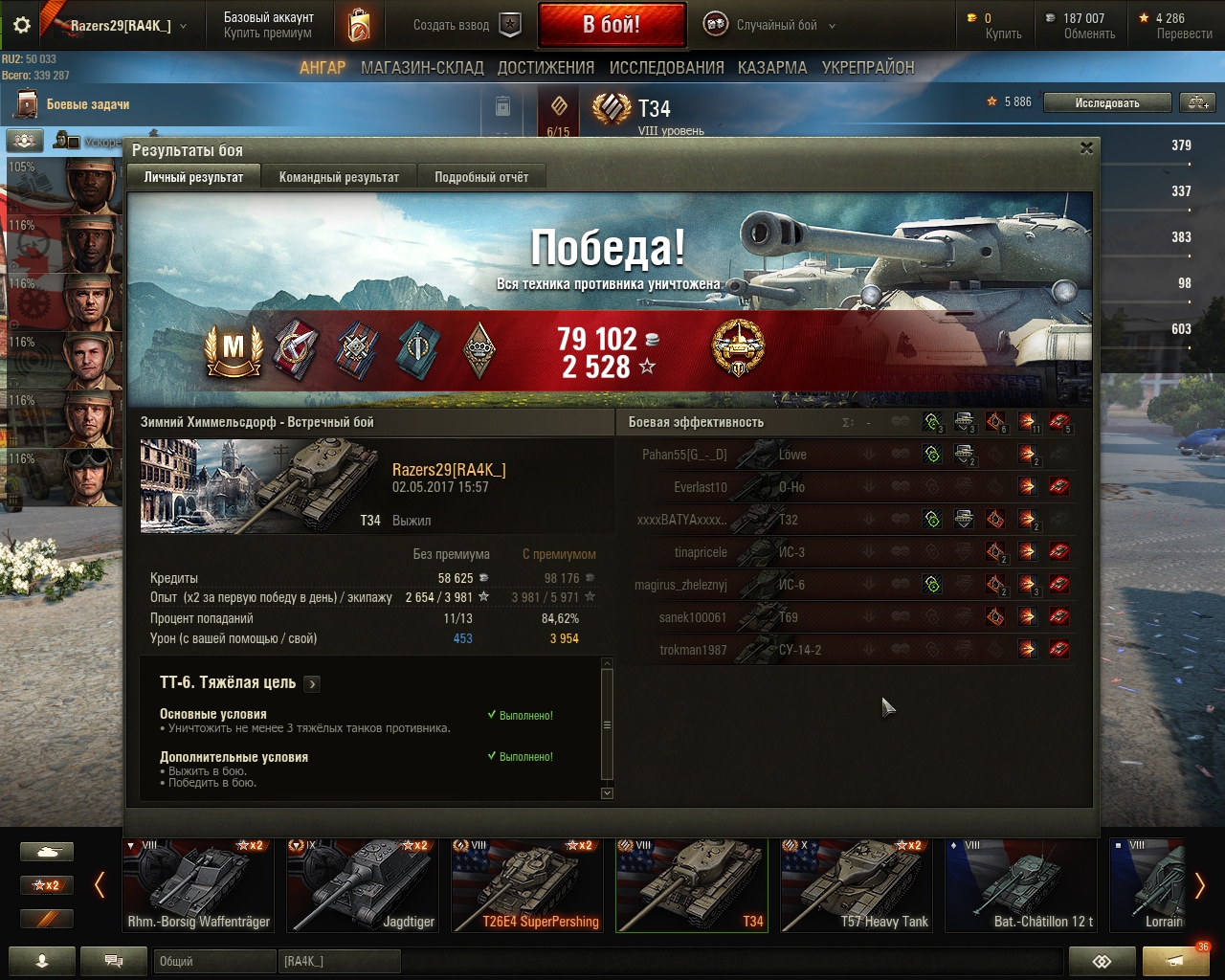This screenshot has height=980, width=1225.
Task: Click Создать взвод to form a platoon
Action: tap(466, 25)
